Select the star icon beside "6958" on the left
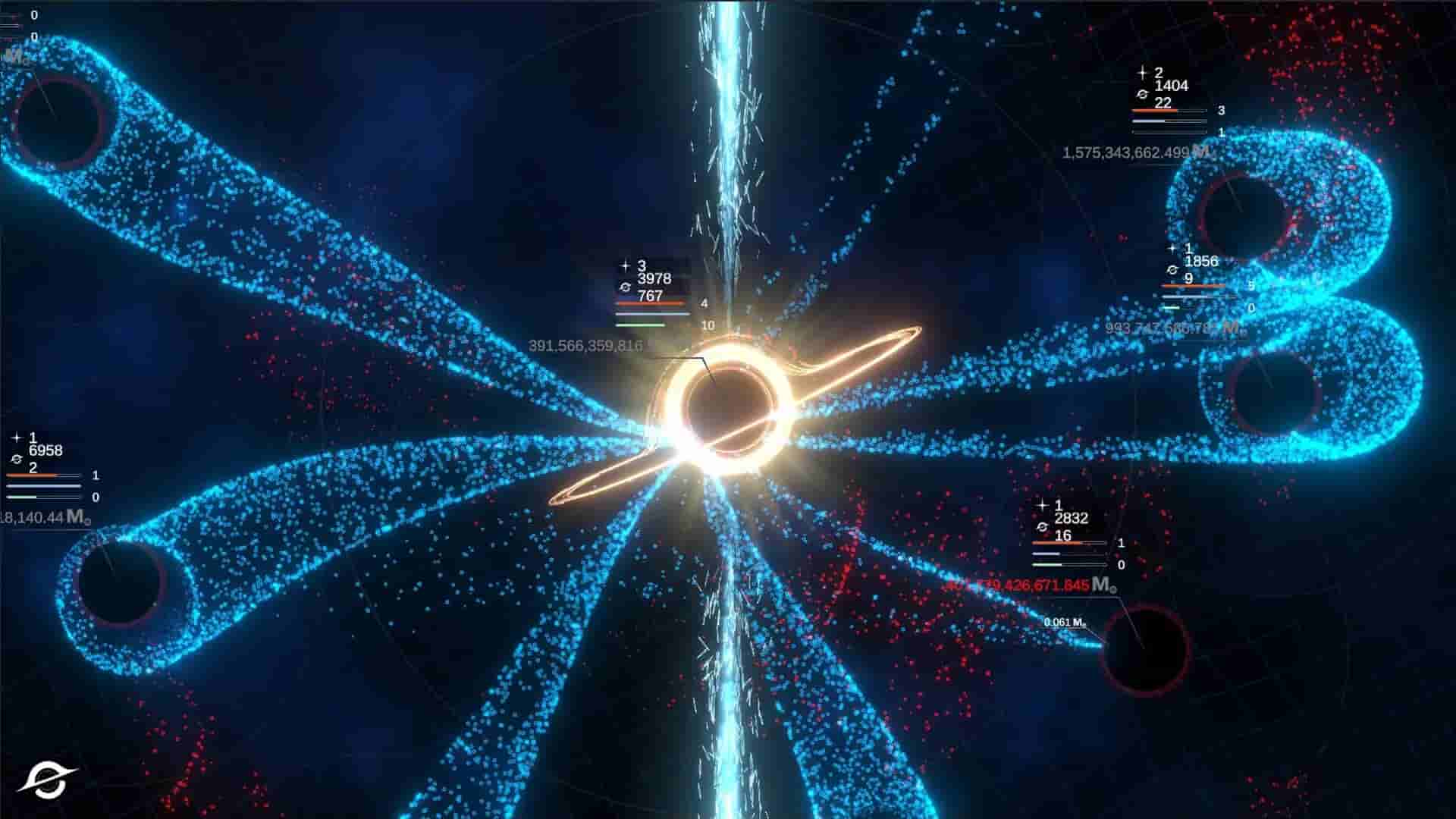Screen dimensions: 1456x819 pos(17,438)
